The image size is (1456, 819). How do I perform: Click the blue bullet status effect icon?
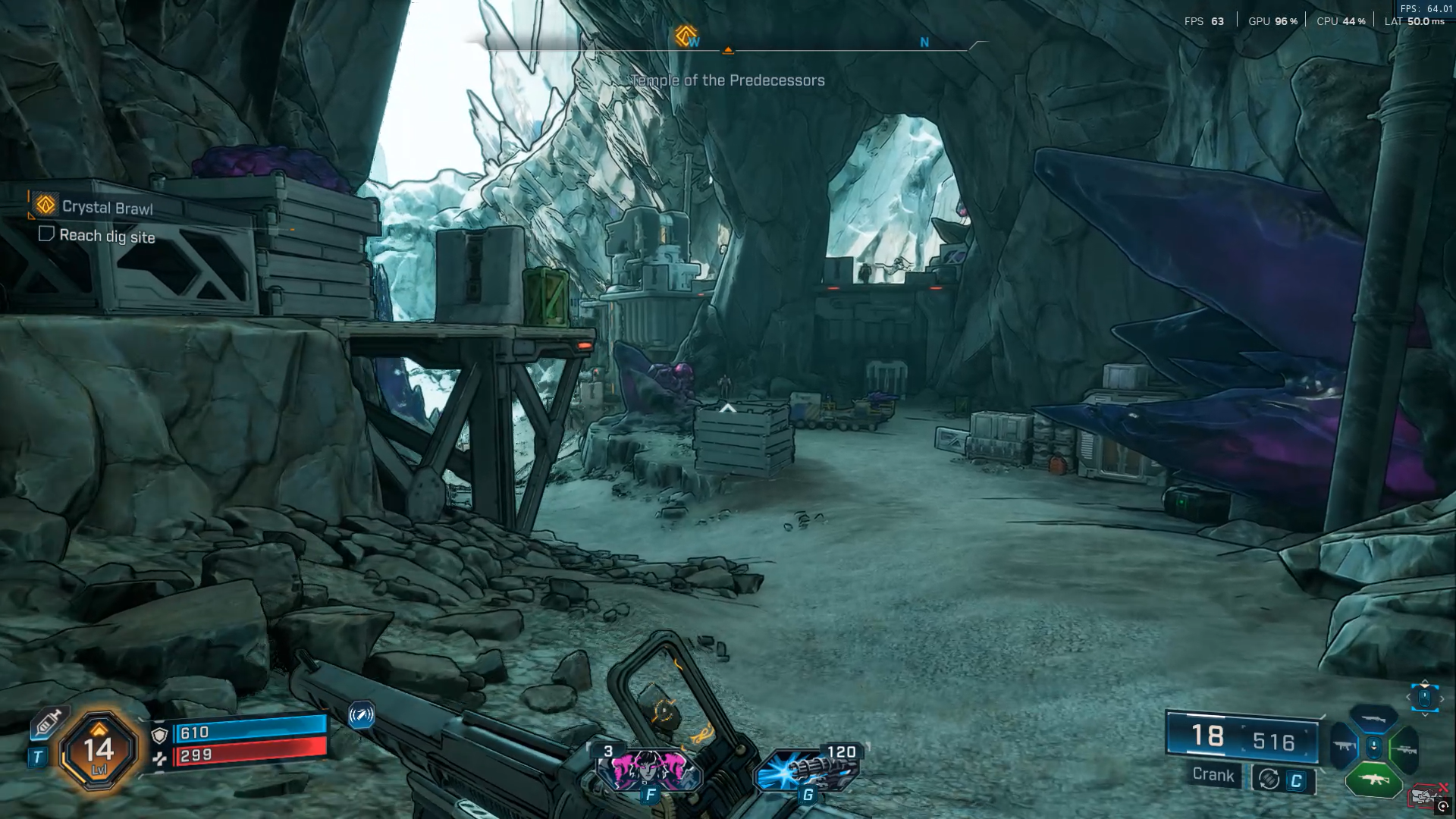(x=361, y=714)
